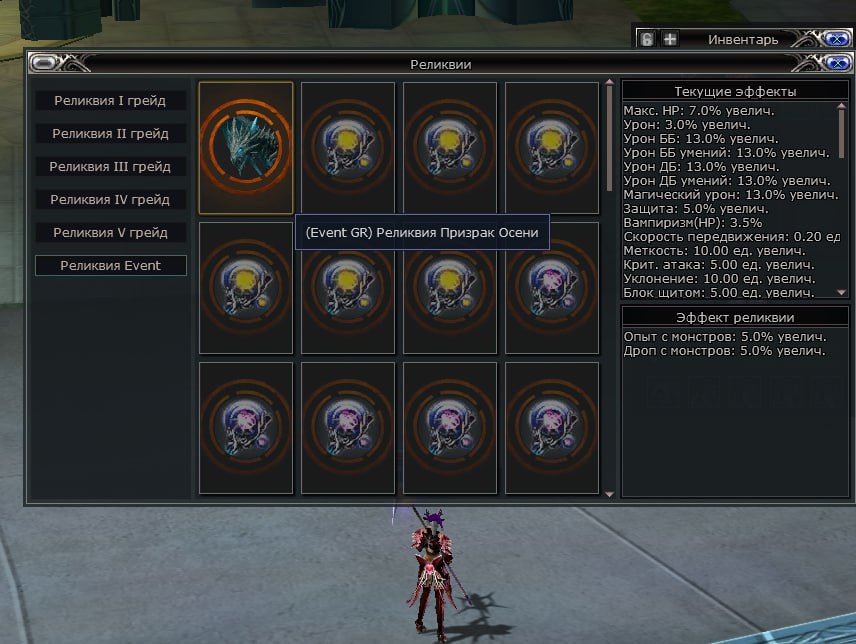
Task: Click the relic grid's scroll-up arrow
Action: point(610,84)
